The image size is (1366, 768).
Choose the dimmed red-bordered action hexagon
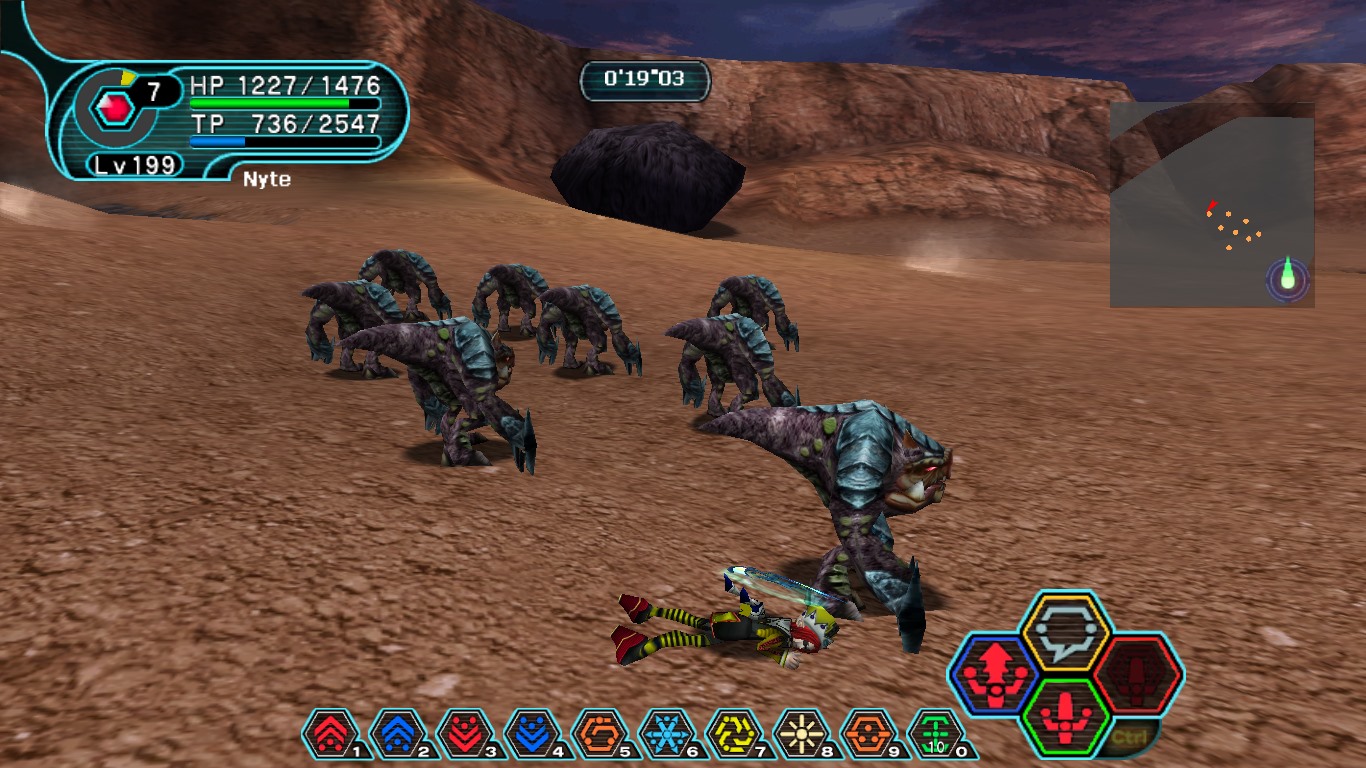pos(1138,675)
